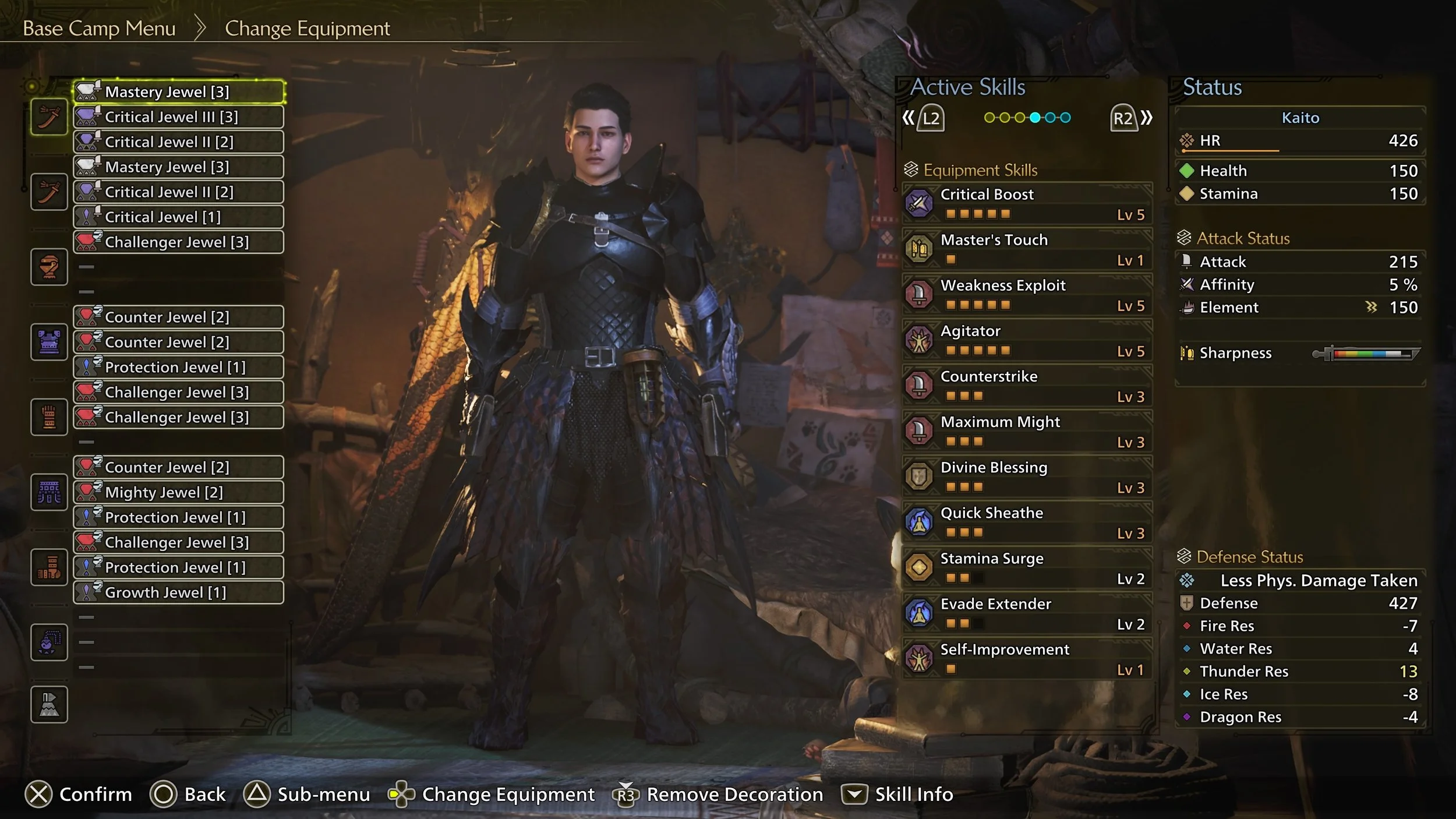Open the chest armor equipment slot icon
Viewport: 1456px width, 819px height.
click(x=49, y=342)
